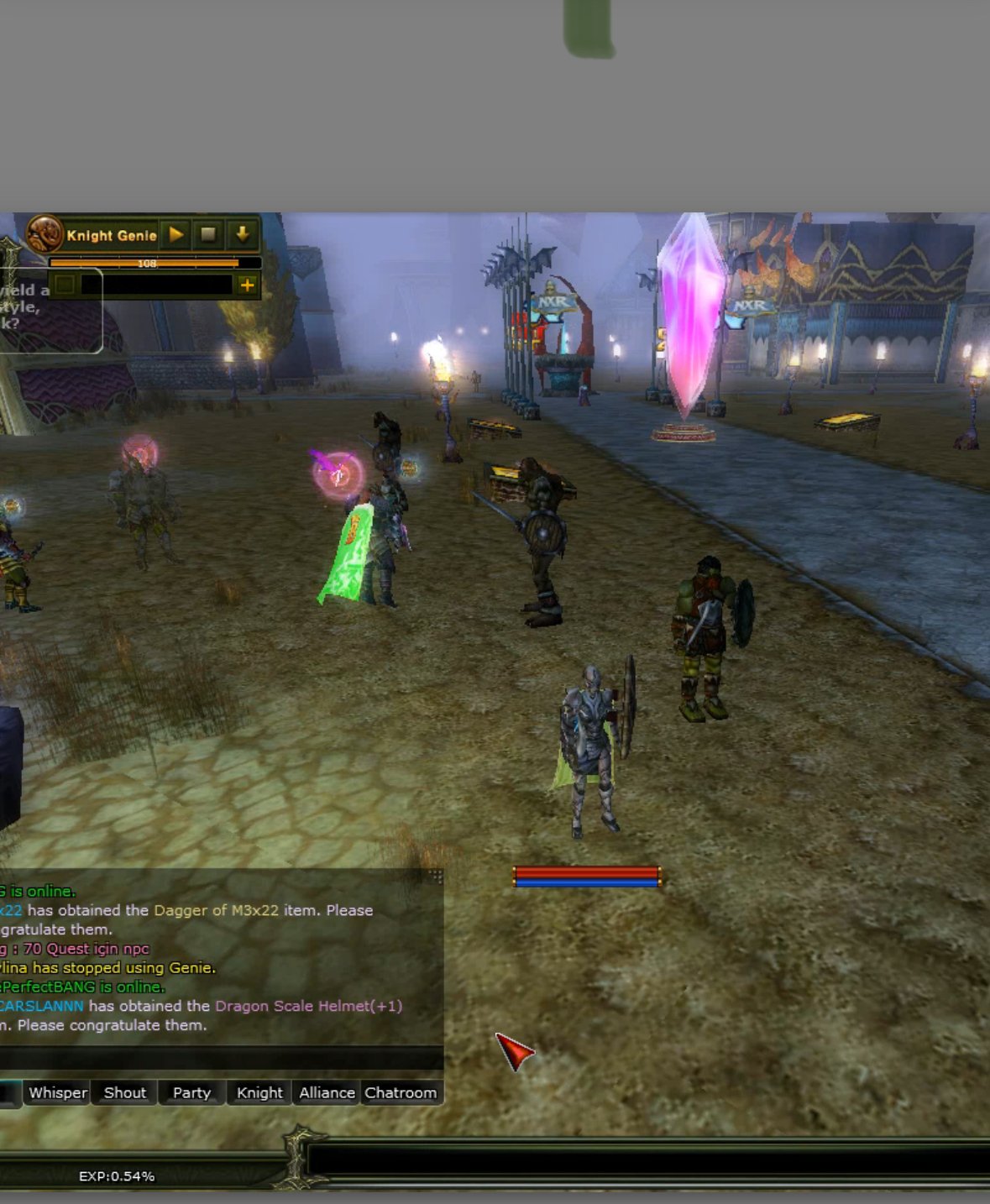Viewport: 990px width, 1204px height.
Task: Click the Dagger of M3x22 item link
Action: tap(216, 910)
